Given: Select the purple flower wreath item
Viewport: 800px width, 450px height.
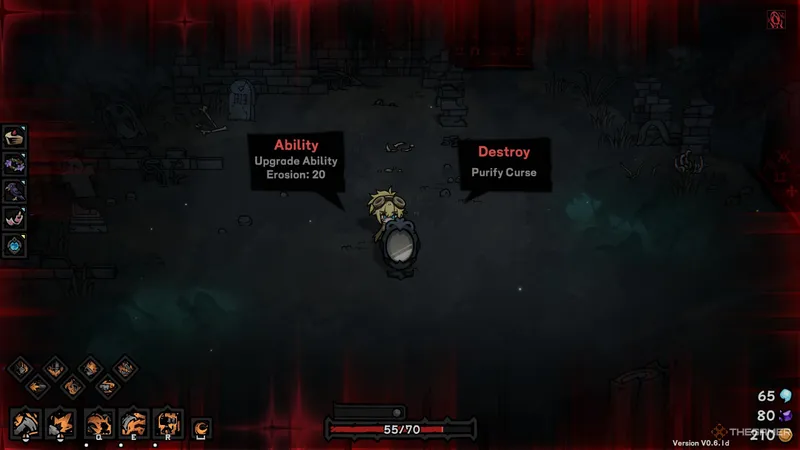Looking at the screenshot, I should tap(15, 164).
